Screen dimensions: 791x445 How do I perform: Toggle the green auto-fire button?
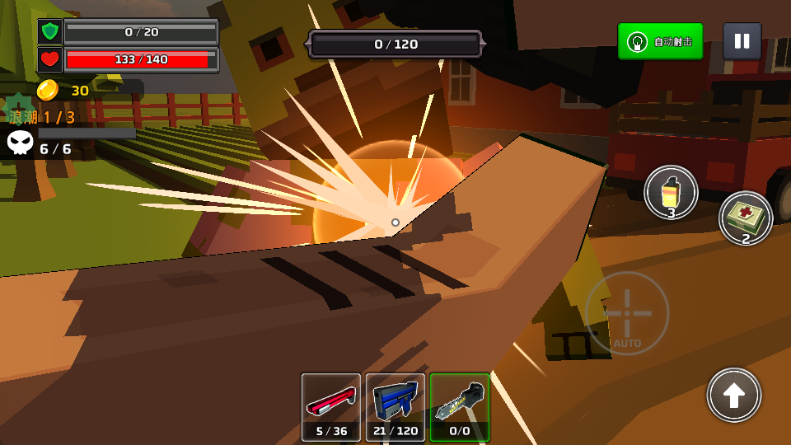(660, 41)
